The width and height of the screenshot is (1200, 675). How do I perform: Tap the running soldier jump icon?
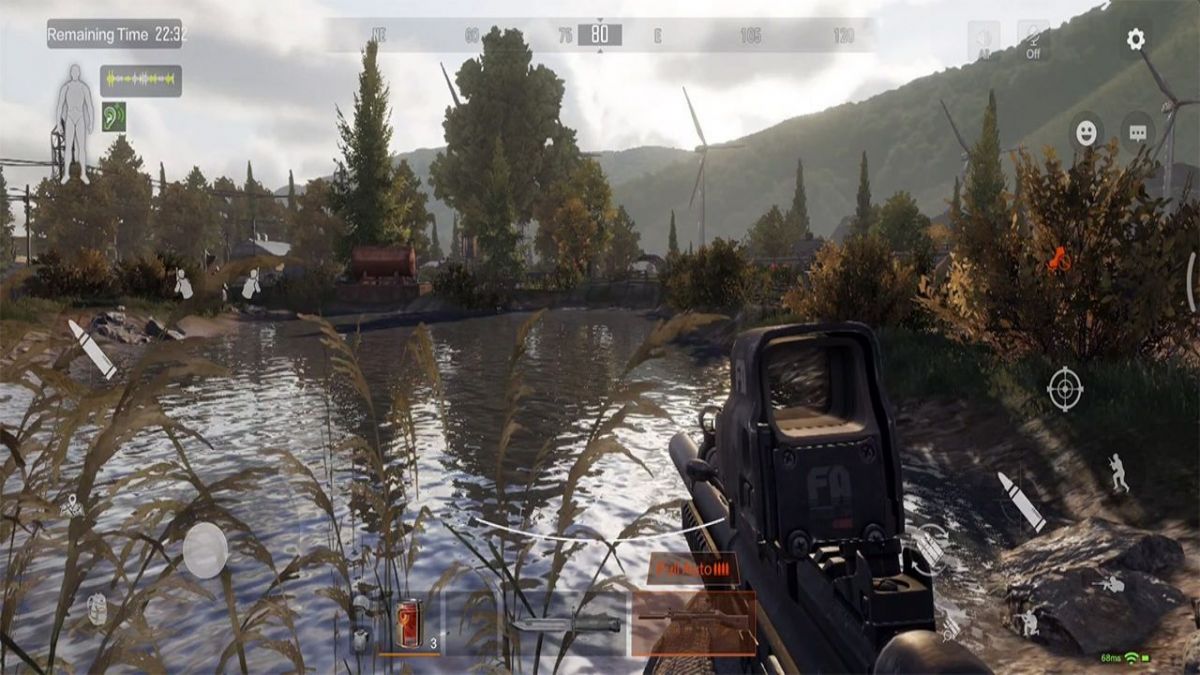click(1118, 473)
